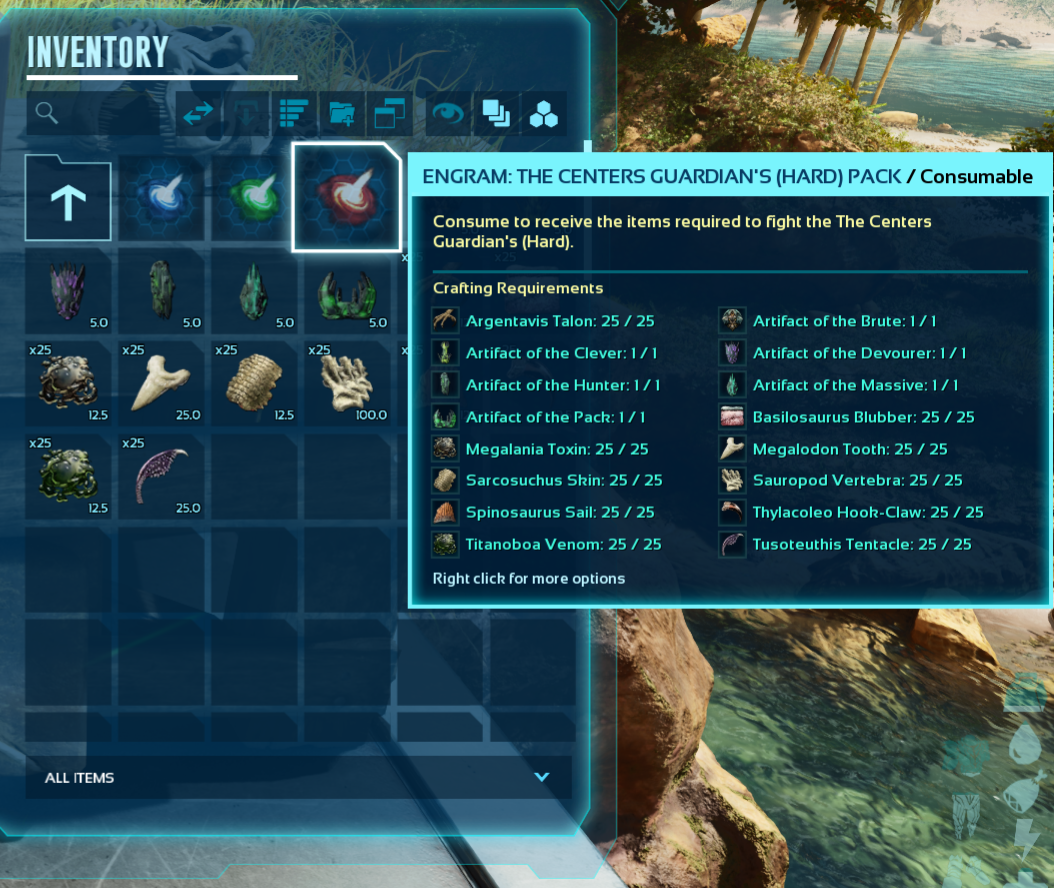Select the Artifact of the Pack slot
1054x888 pixels.
(346, 291)
